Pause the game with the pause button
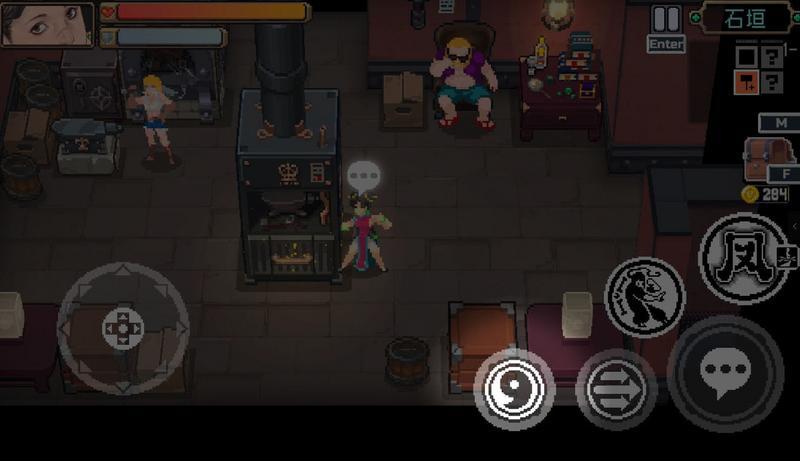The image size is (800, 461). tap(665, 19)
